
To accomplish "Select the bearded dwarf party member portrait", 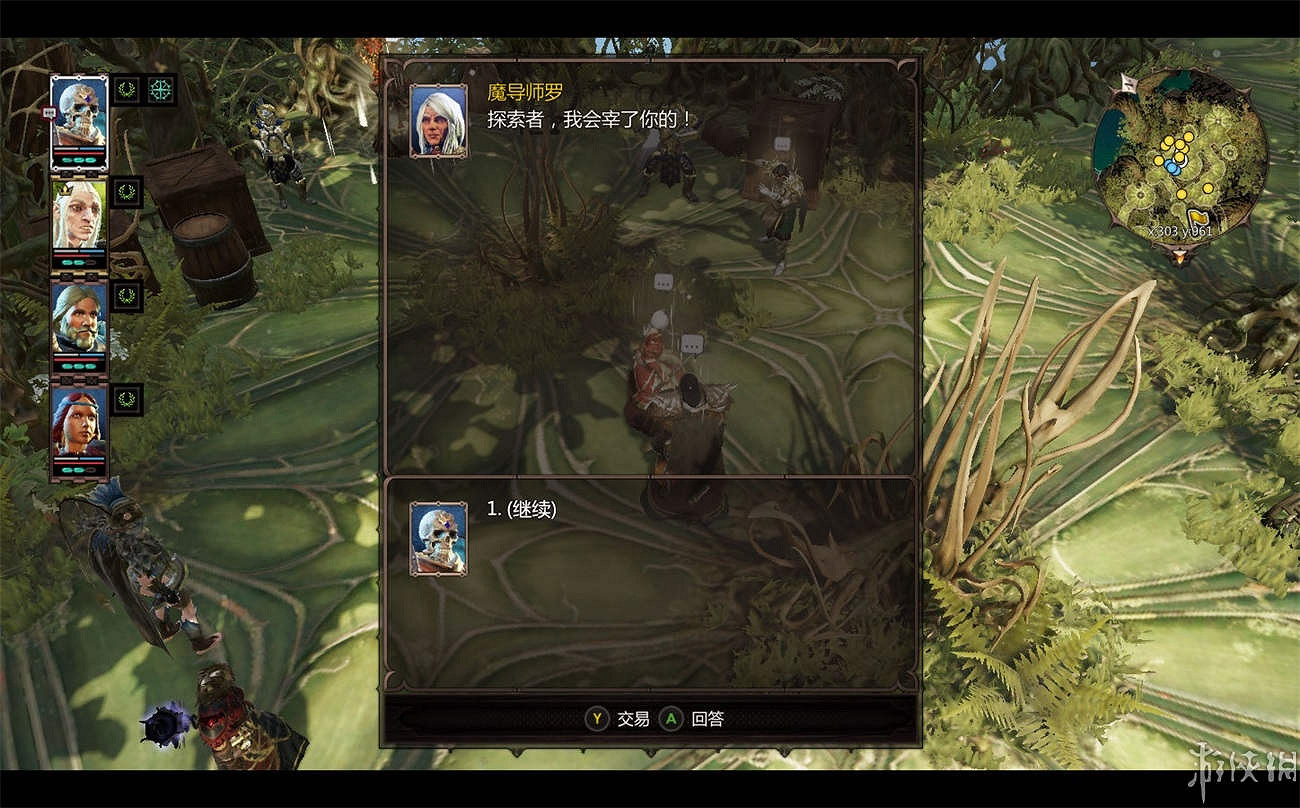I will coord(78,318).
